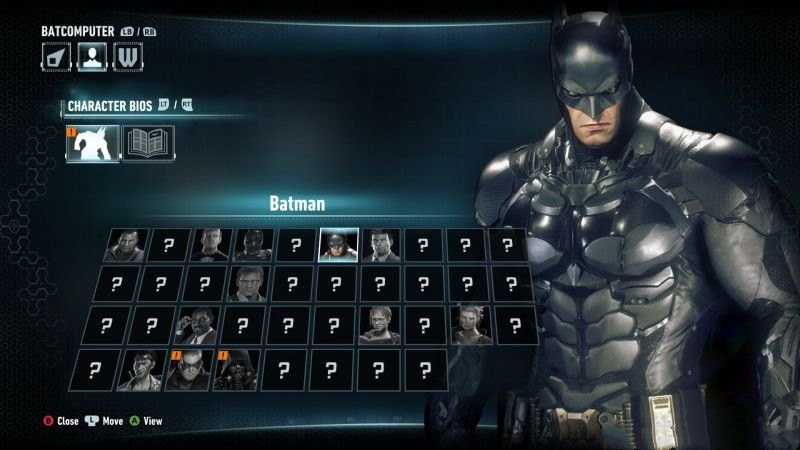Switch to the Batcomputer person silhouette tab

92,56
